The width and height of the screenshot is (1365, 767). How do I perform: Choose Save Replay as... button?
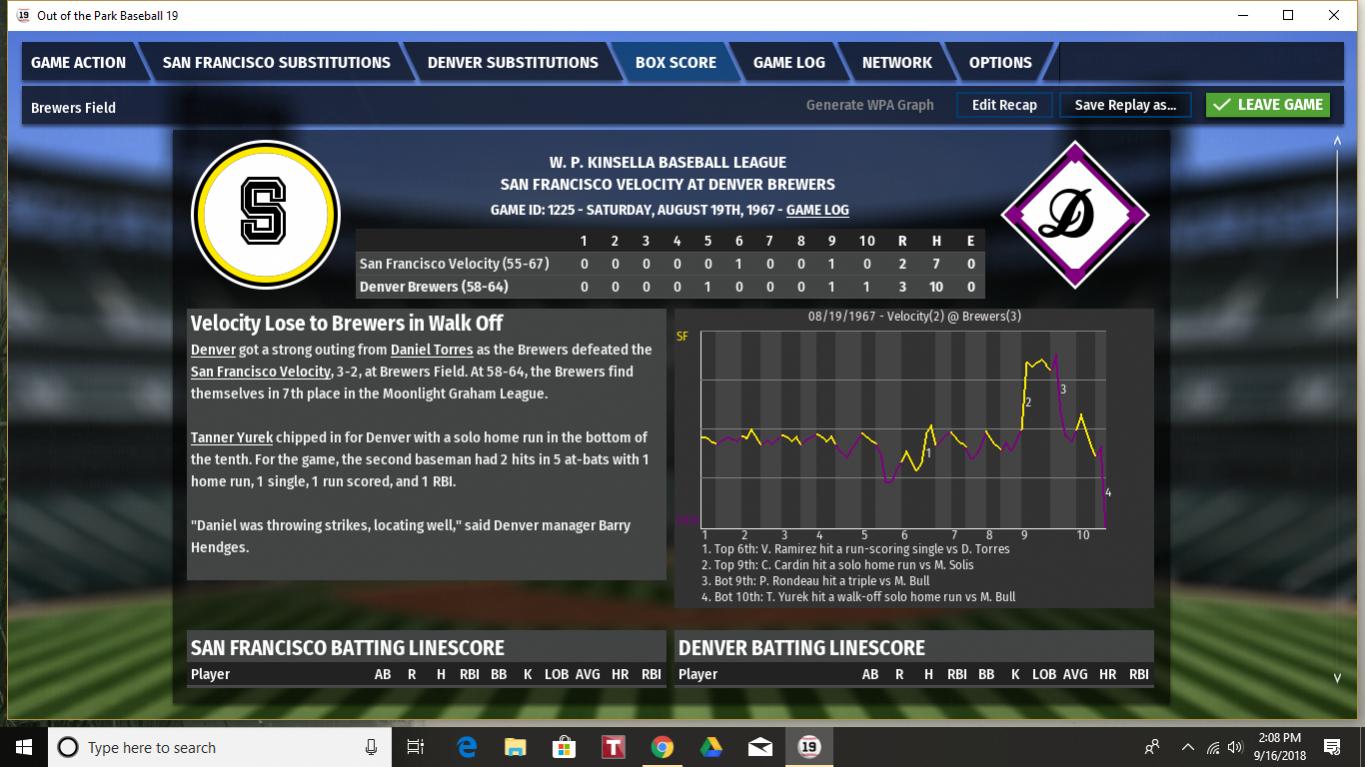pos(1125,105)
